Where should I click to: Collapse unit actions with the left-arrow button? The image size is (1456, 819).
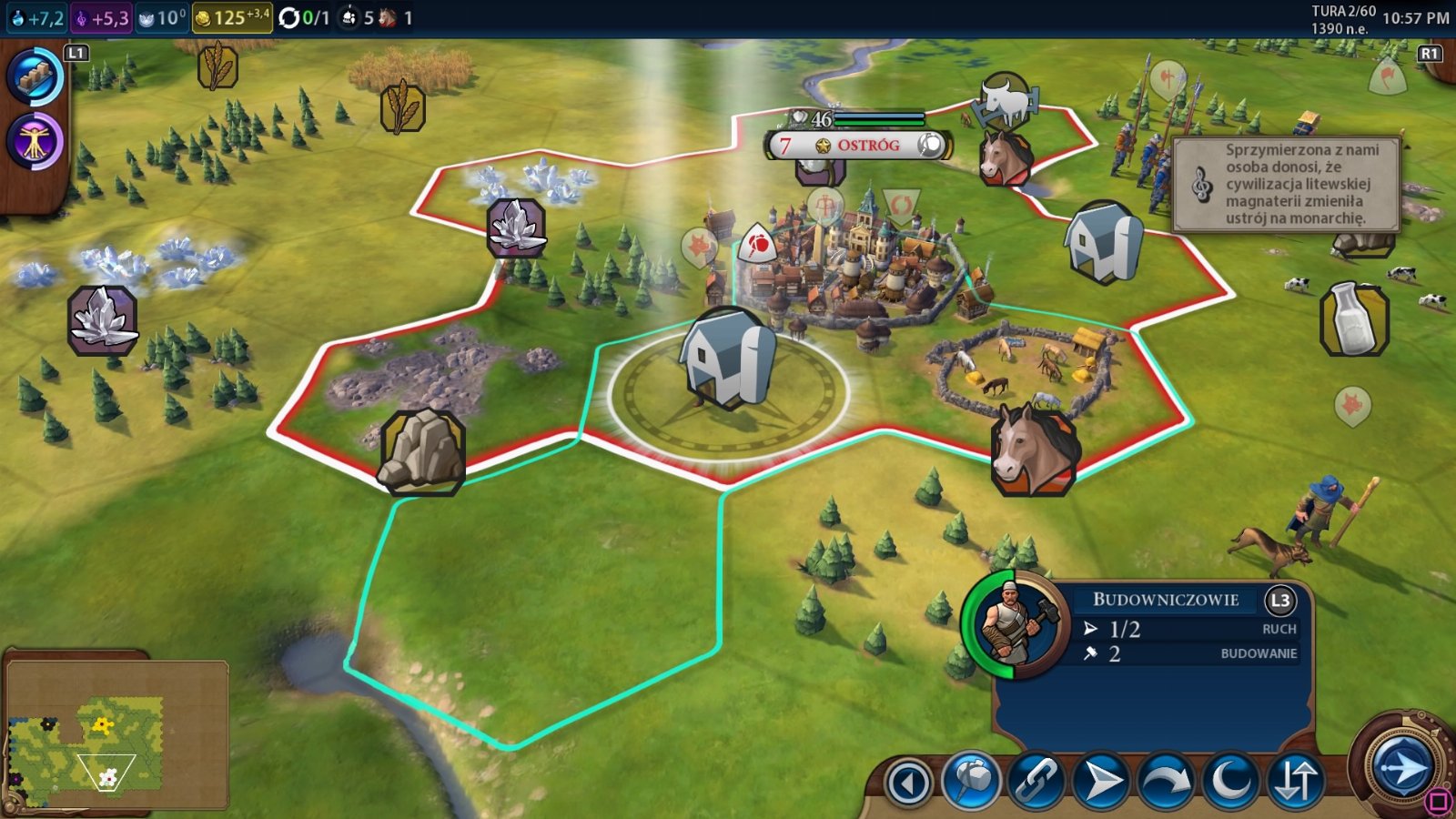coord(908,783)
